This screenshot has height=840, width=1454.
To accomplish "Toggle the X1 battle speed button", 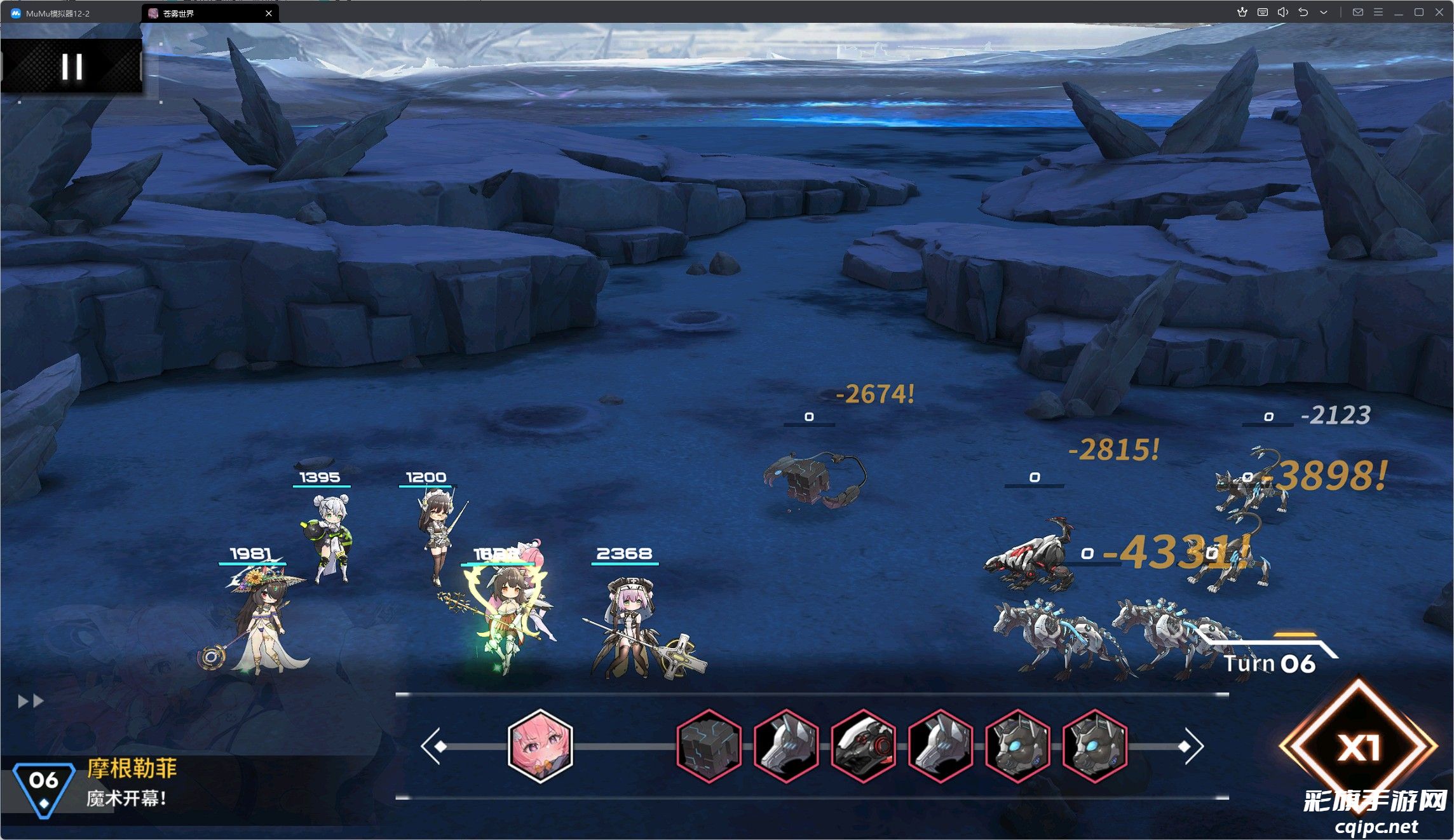I will [1358, 748].
